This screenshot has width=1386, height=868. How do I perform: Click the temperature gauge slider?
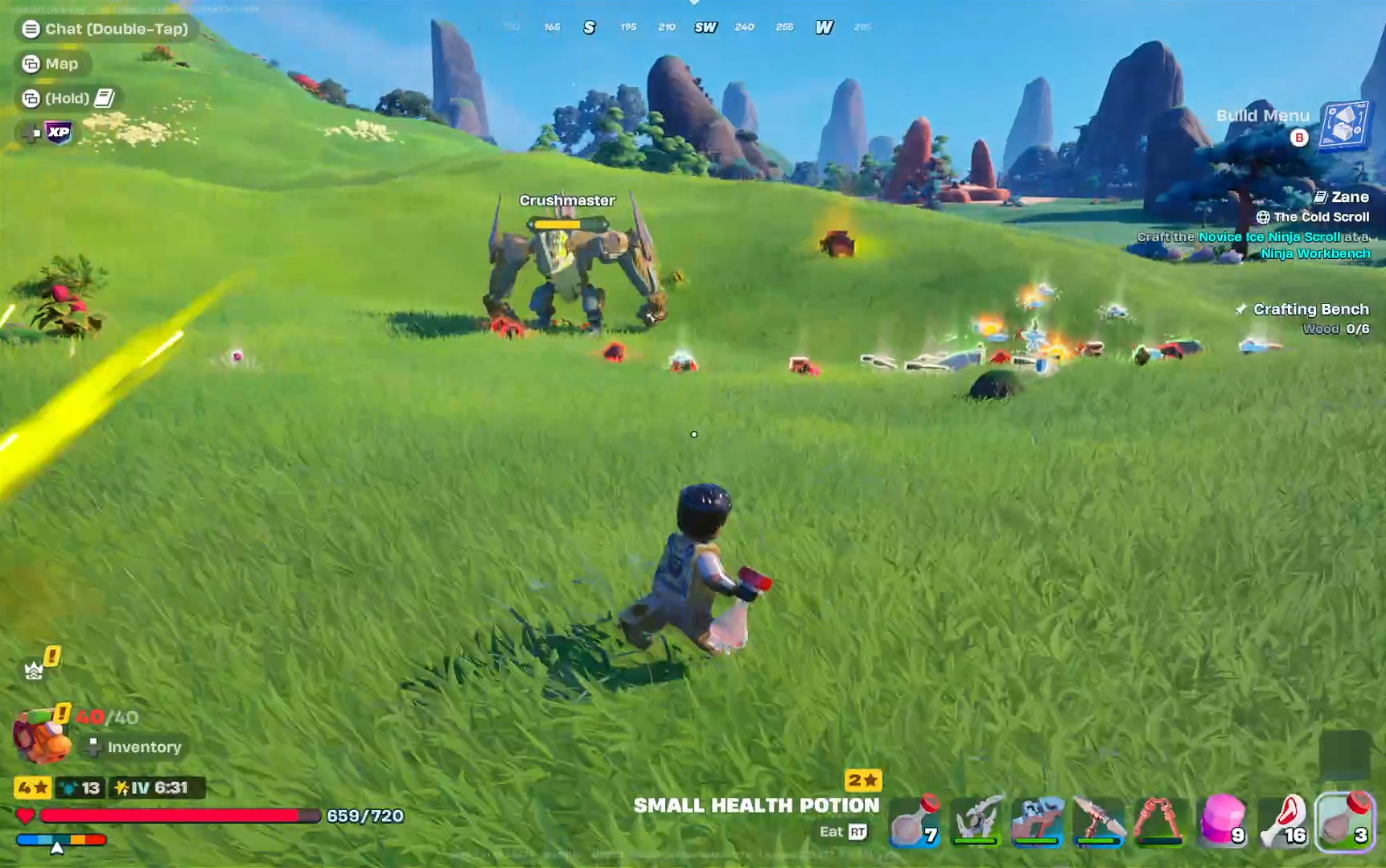tap(56, 845)
